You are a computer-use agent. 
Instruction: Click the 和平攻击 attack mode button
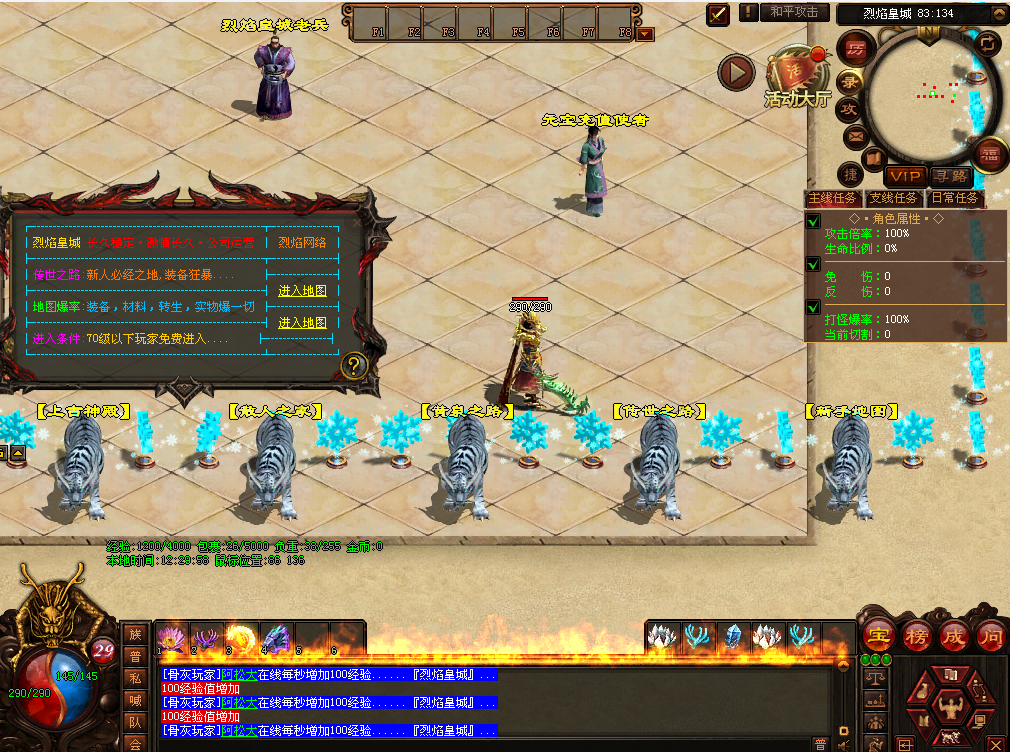point(796,12)
